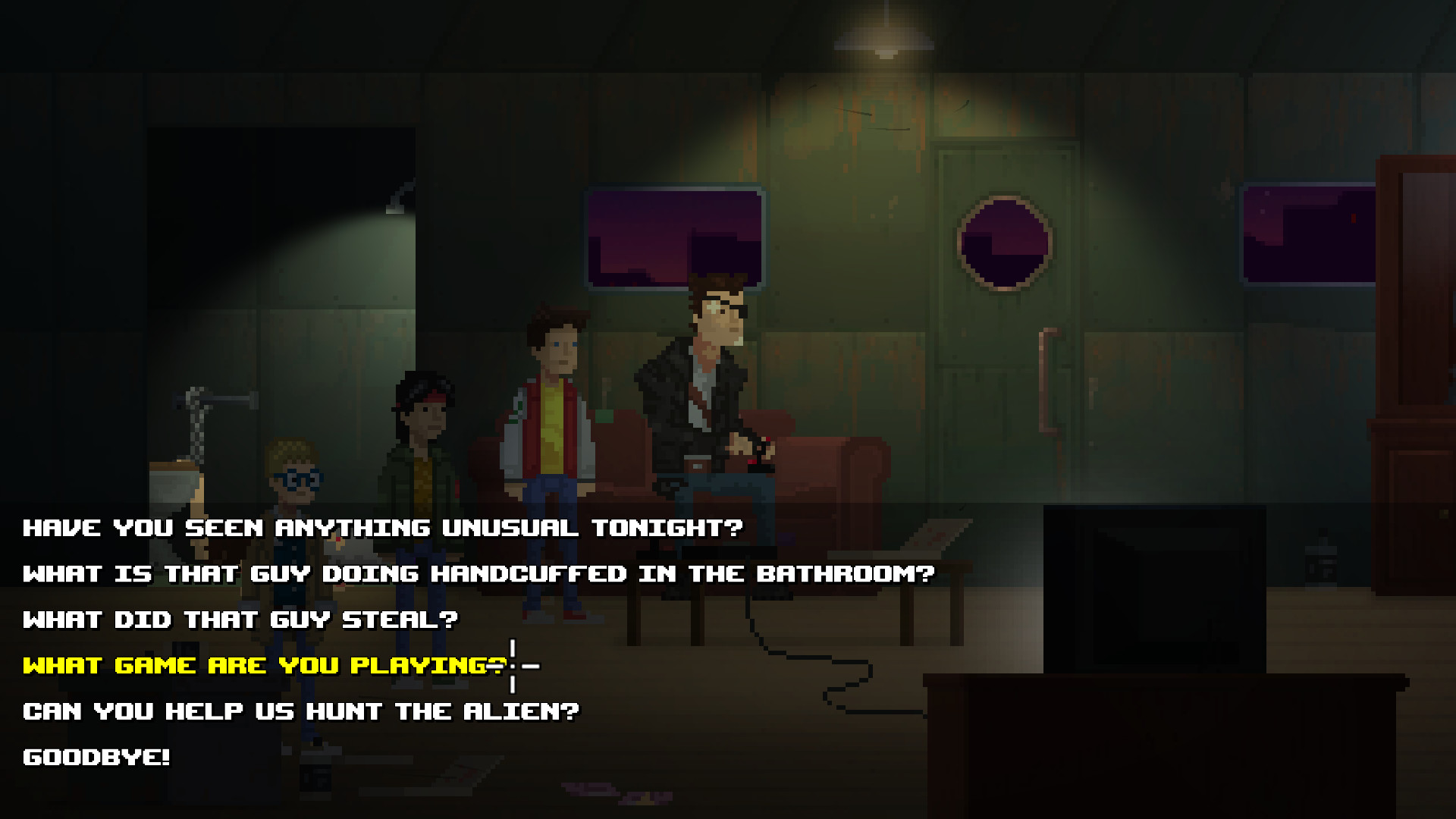Click the purple window above the couch

(x=675, y=235)
